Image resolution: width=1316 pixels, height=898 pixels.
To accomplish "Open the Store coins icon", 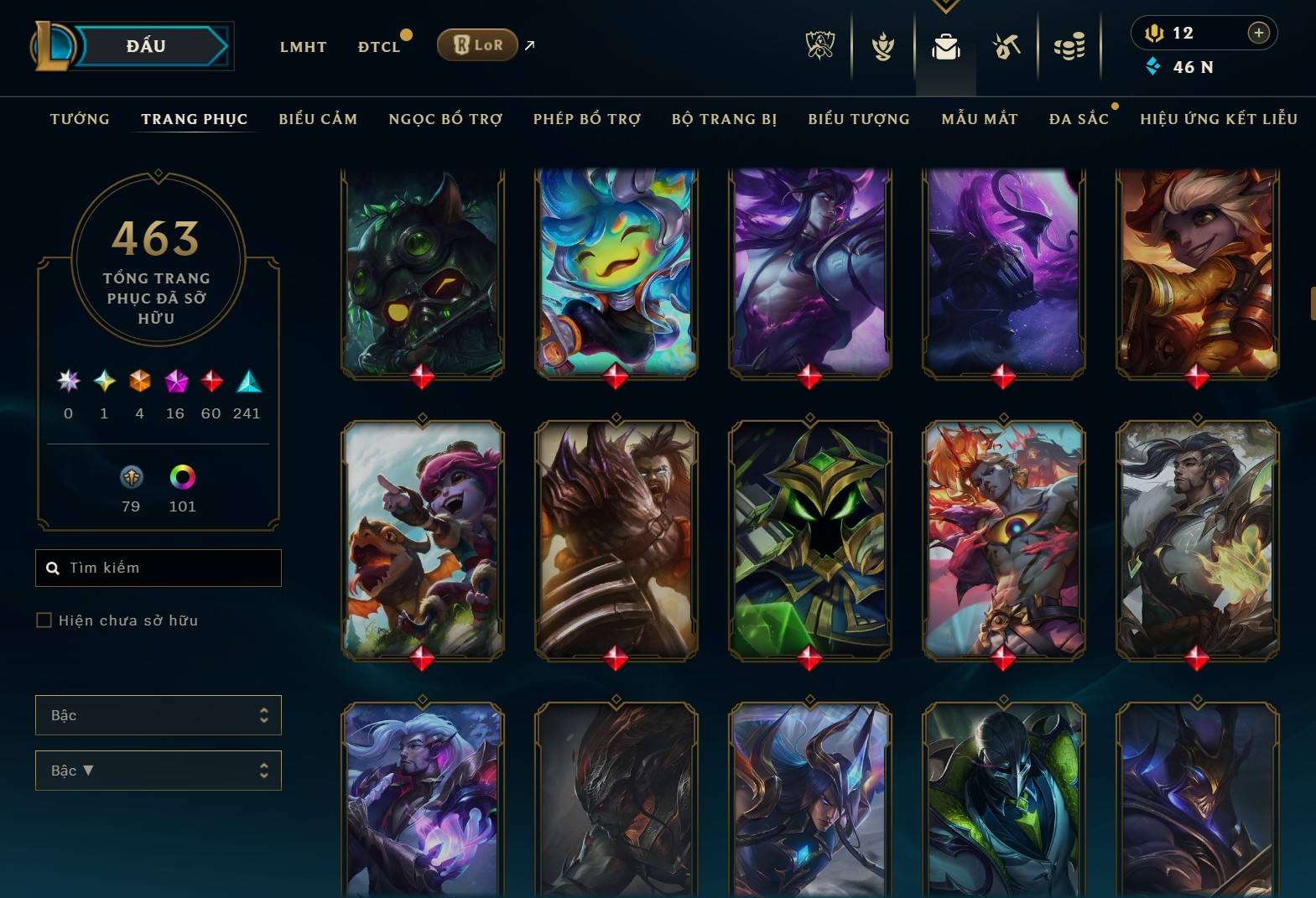I will (x=1071, y=47).
